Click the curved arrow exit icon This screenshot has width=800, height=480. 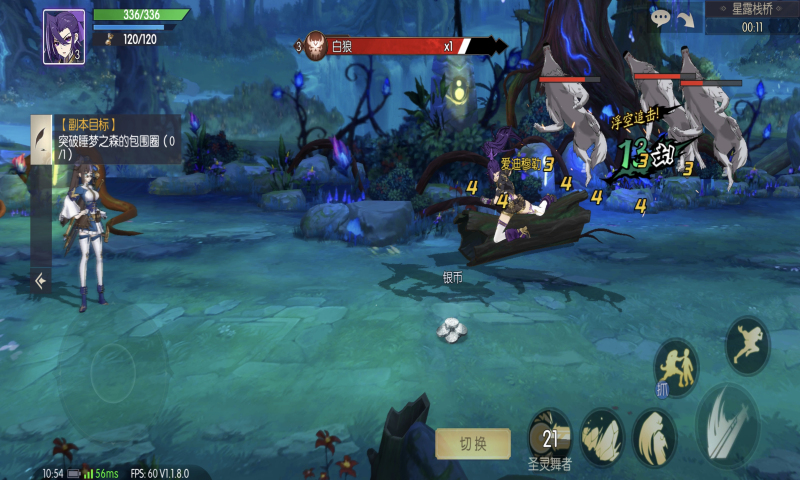(x=685, y=18)
